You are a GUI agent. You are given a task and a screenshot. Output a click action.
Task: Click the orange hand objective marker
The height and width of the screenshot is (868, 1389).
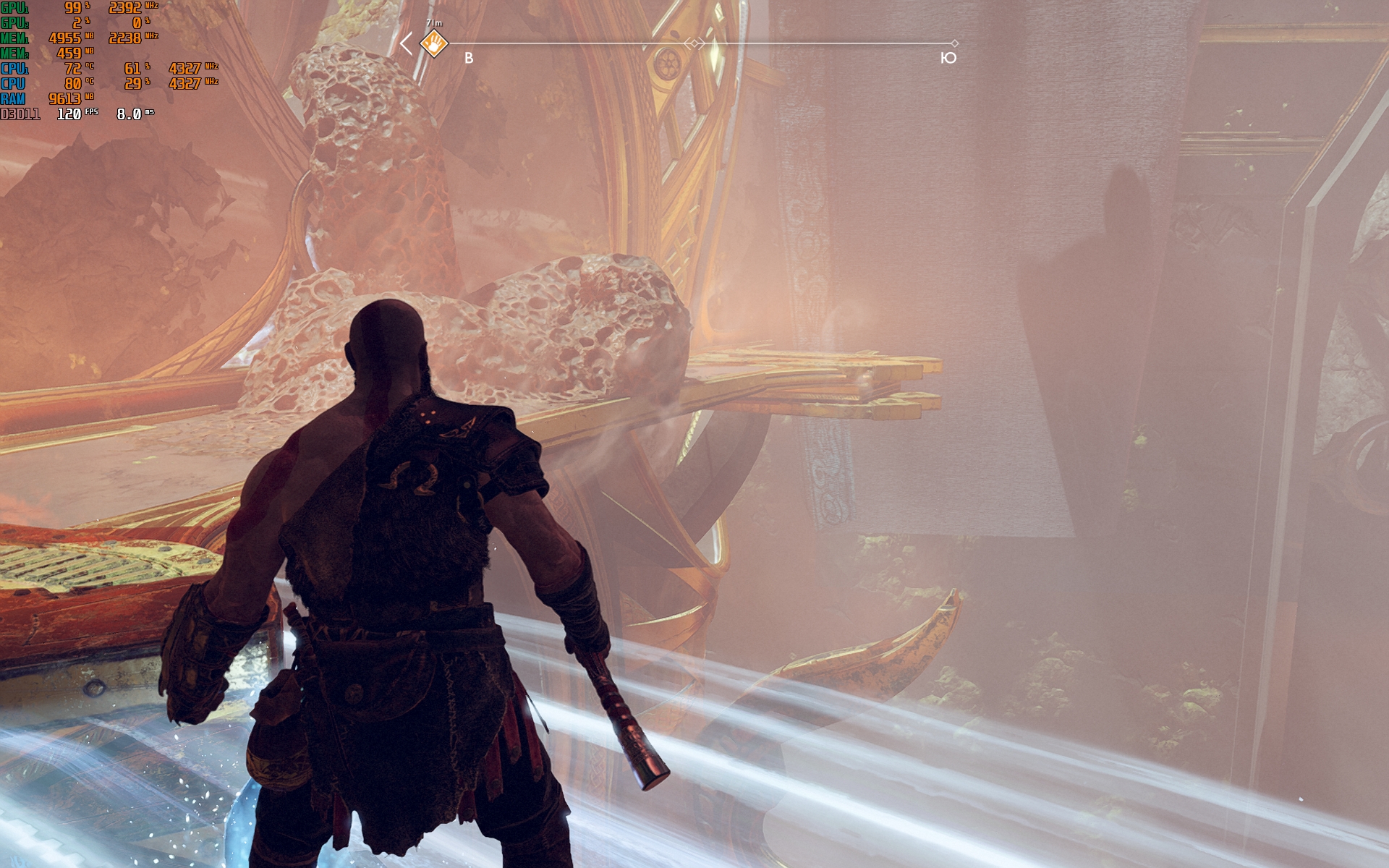(x=433, y=43)
